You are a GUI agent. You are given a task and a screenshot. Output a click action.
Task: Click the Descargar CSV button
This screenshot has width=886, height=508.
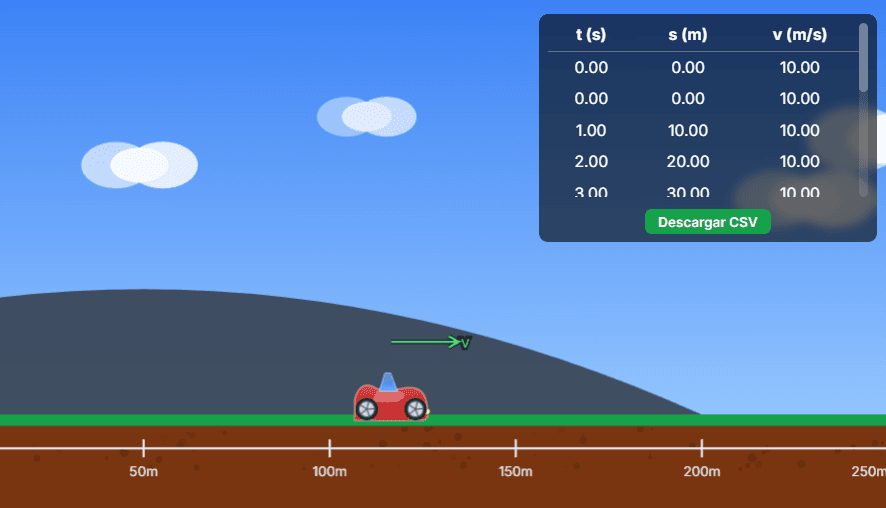coord(707,221)
